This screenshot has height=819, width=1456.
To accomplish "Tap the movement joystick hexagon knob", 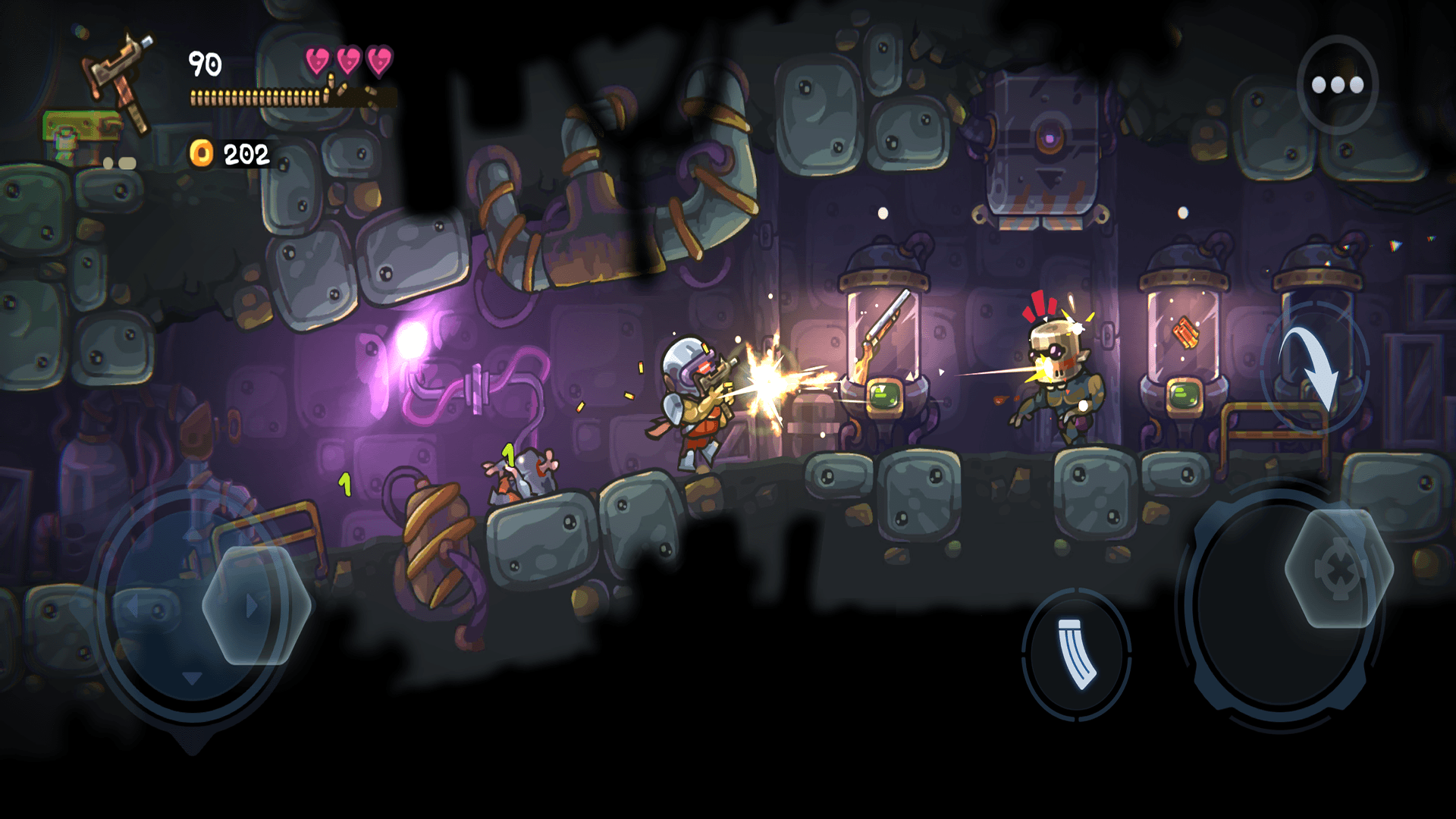I will click(256, 605).
